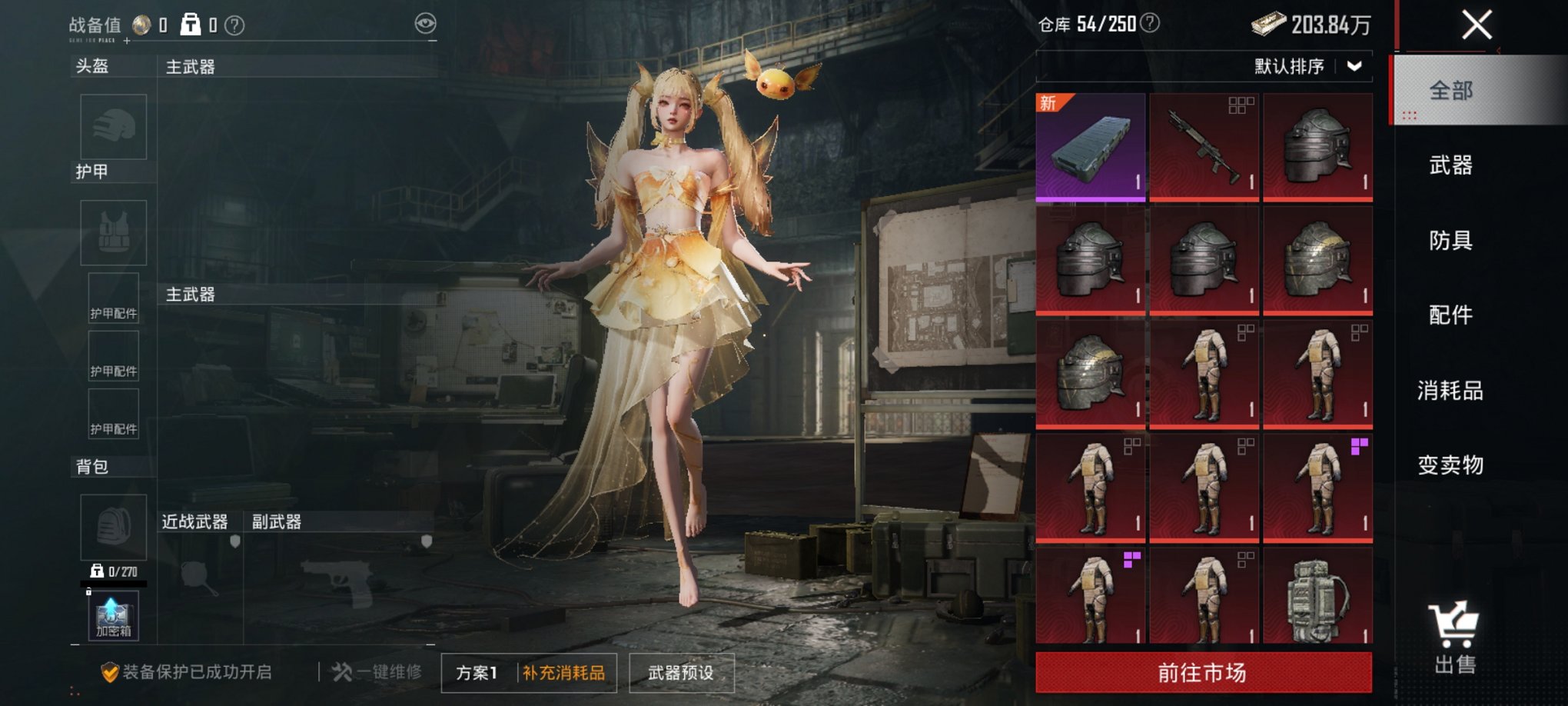Click the 补充消耗品 restock option

coord(563,671)
